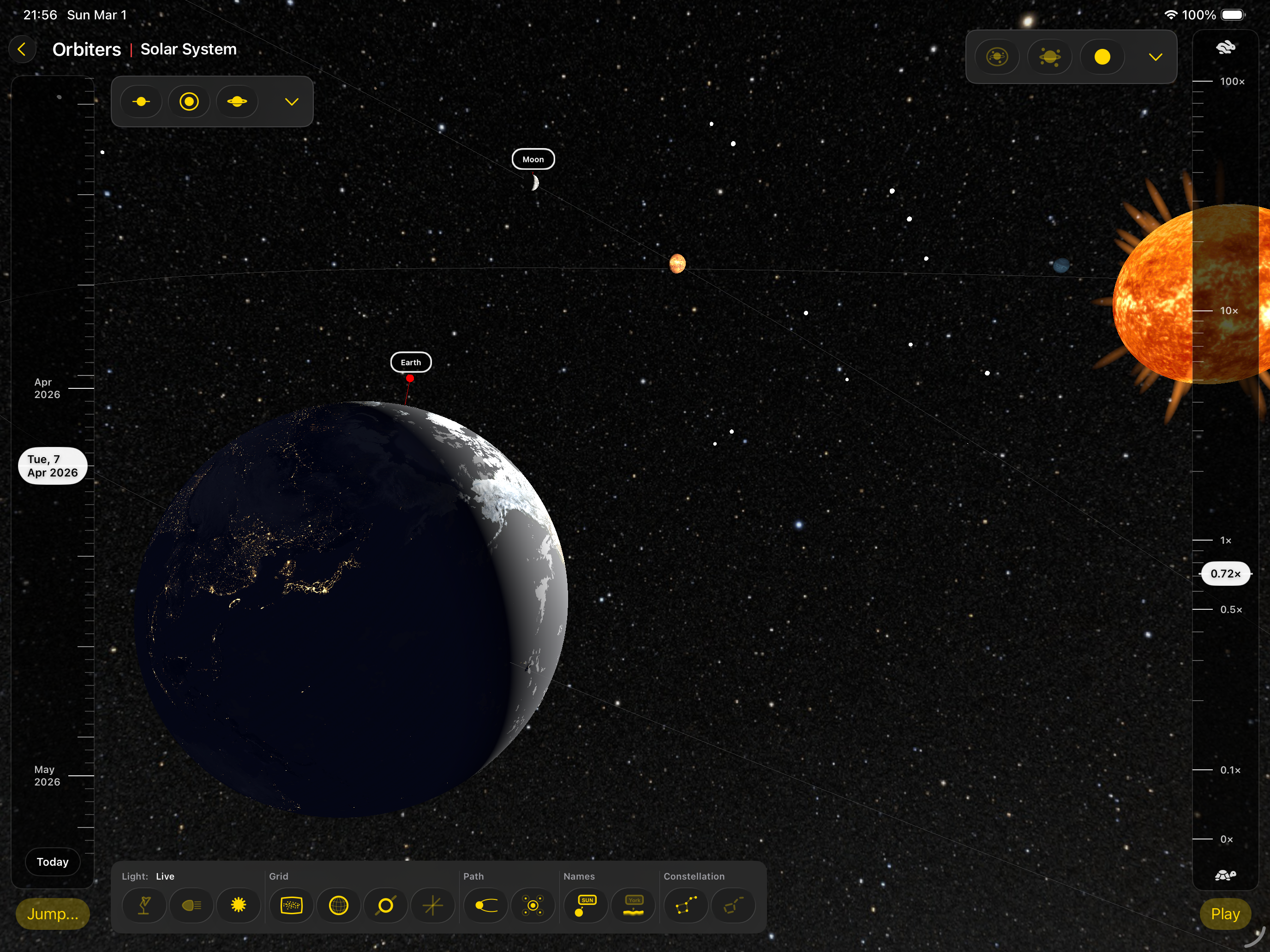The height and width of the screenshot is (952, 1270).
Task: Tap the Today button on the timeline
Action: click(x=52, y=861)
